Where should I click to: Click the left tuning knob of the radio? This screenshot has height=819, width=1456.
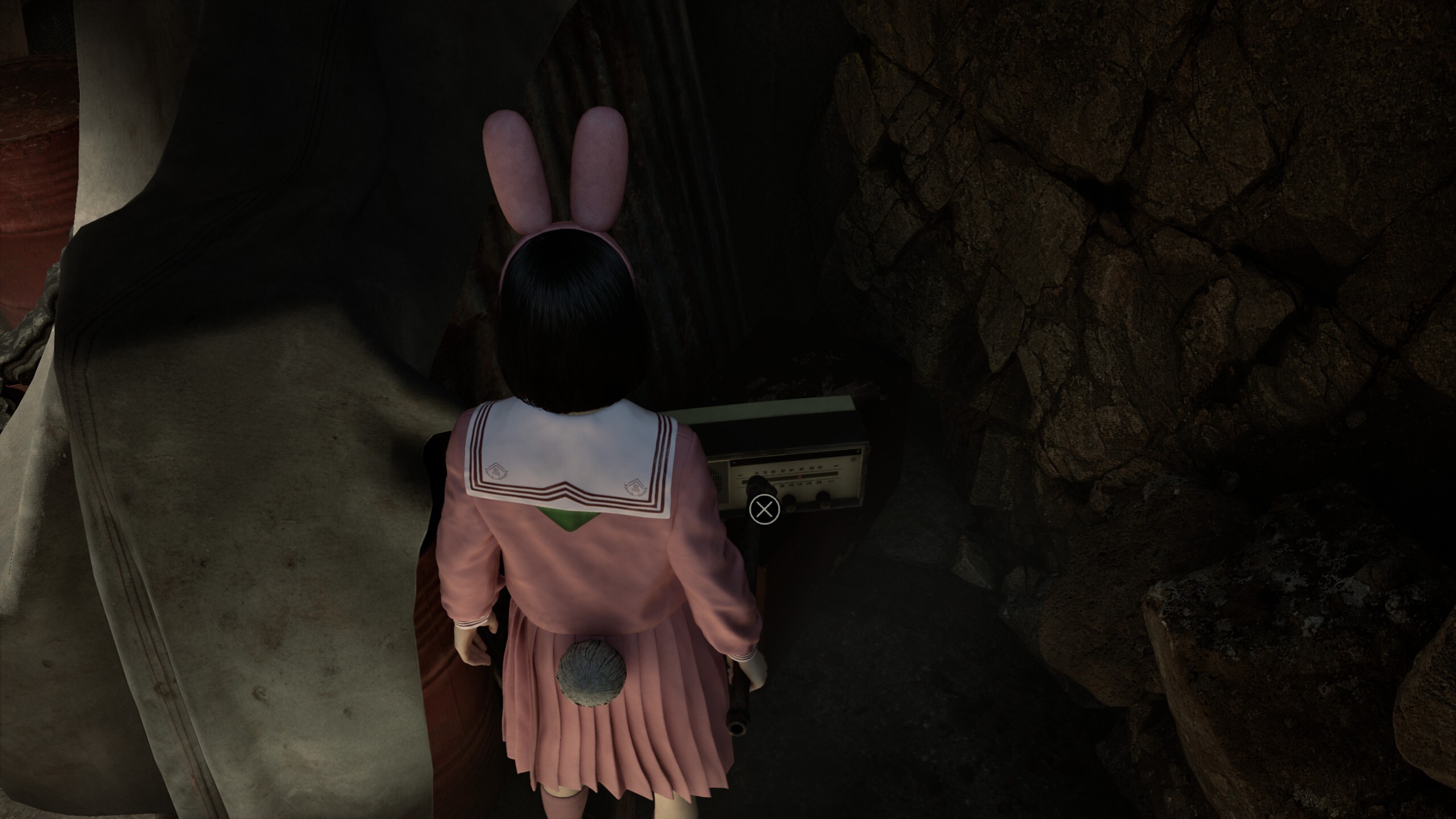(x=789, y=503)
